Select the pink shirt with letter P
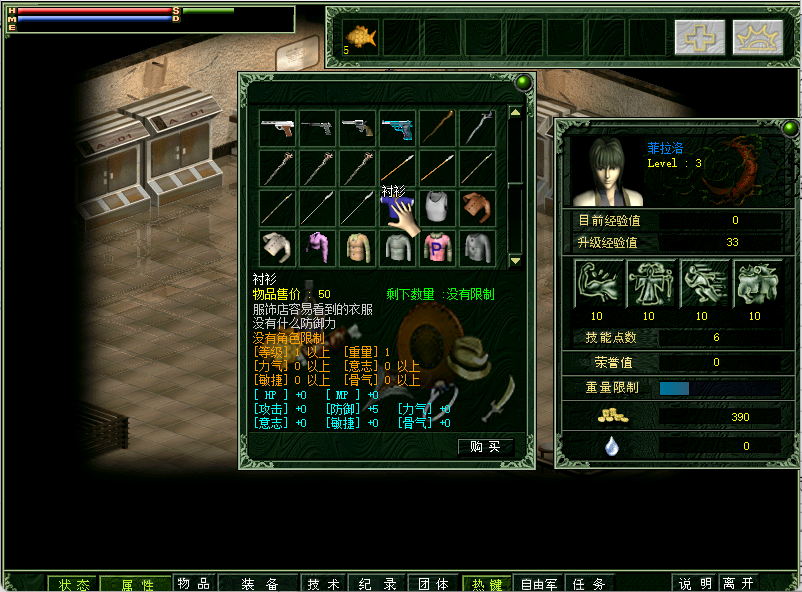Viewport: 802px width, 592px height. click(437, 246)
